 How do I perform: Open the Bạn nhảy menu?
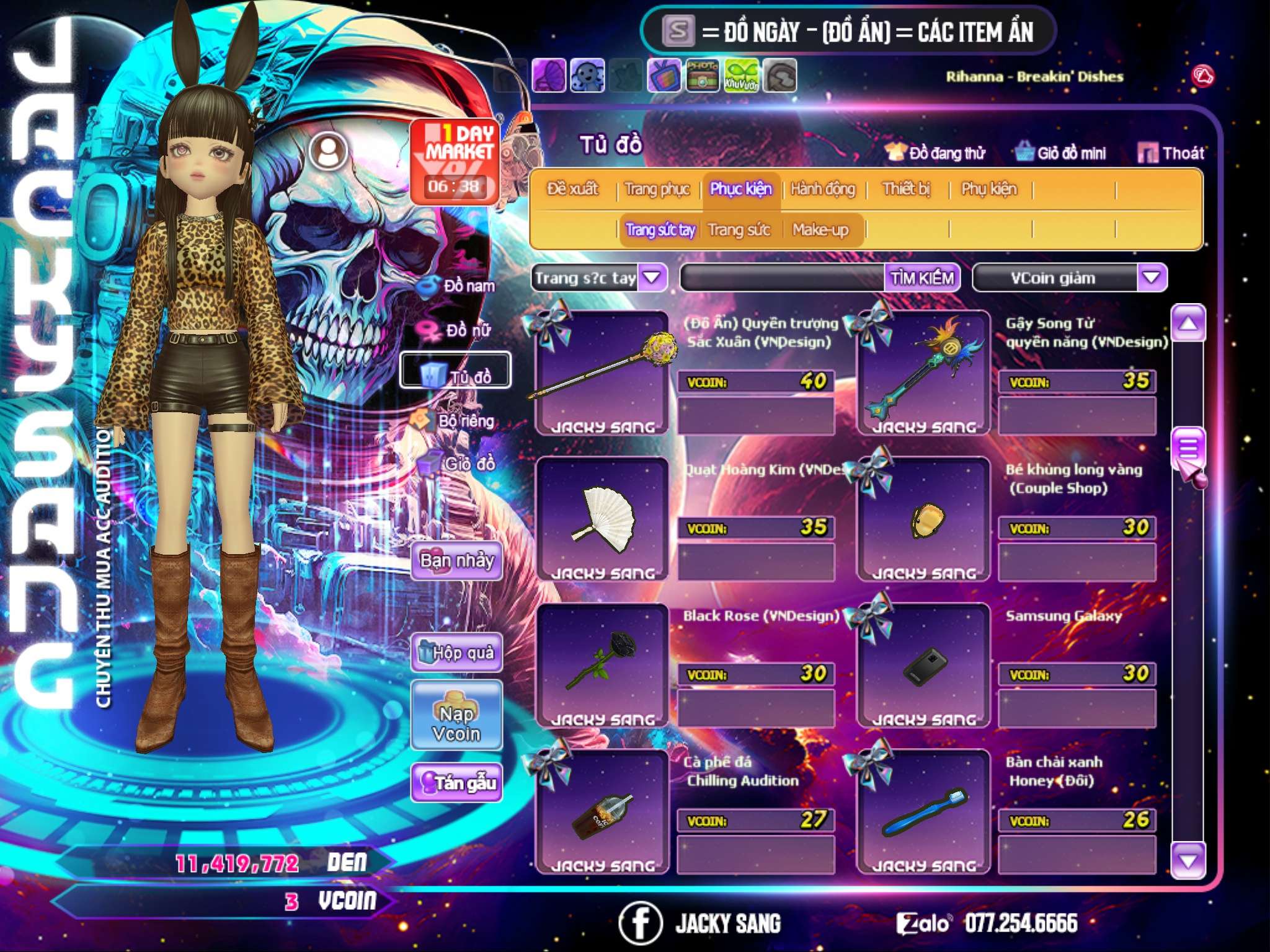pos(456,561)
